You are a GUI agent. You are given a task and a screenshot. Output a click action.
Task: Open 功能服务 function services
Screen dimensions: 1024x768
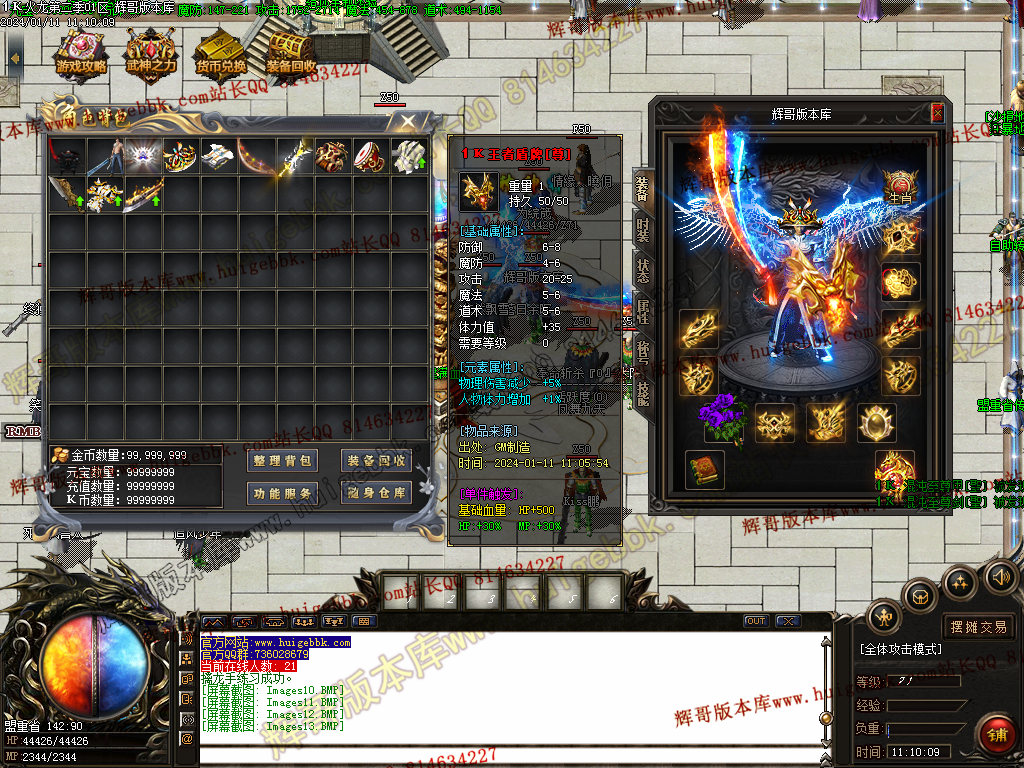pyautogui.click(x=283, y=493)
